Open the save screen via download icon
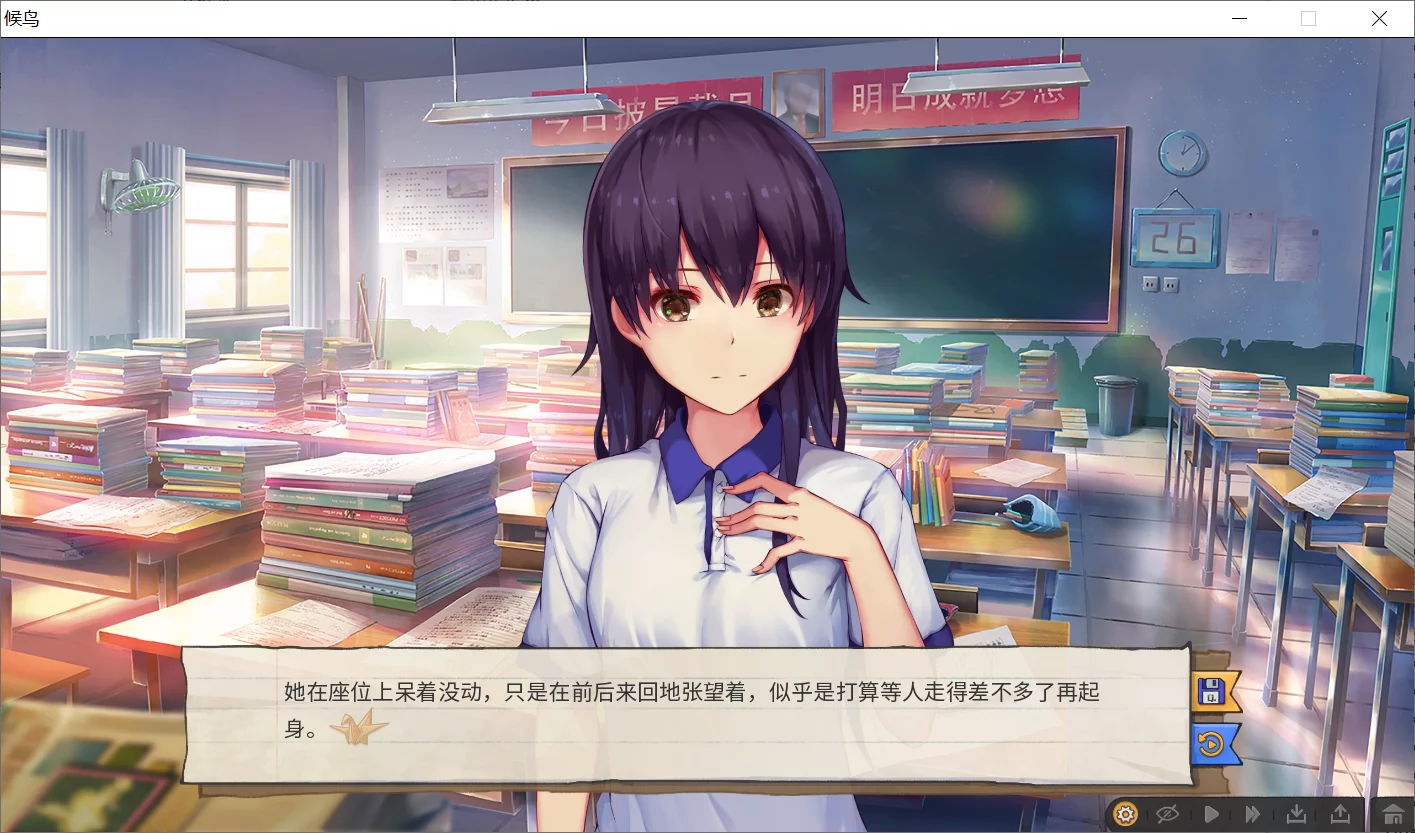 tap(1296, 814)
